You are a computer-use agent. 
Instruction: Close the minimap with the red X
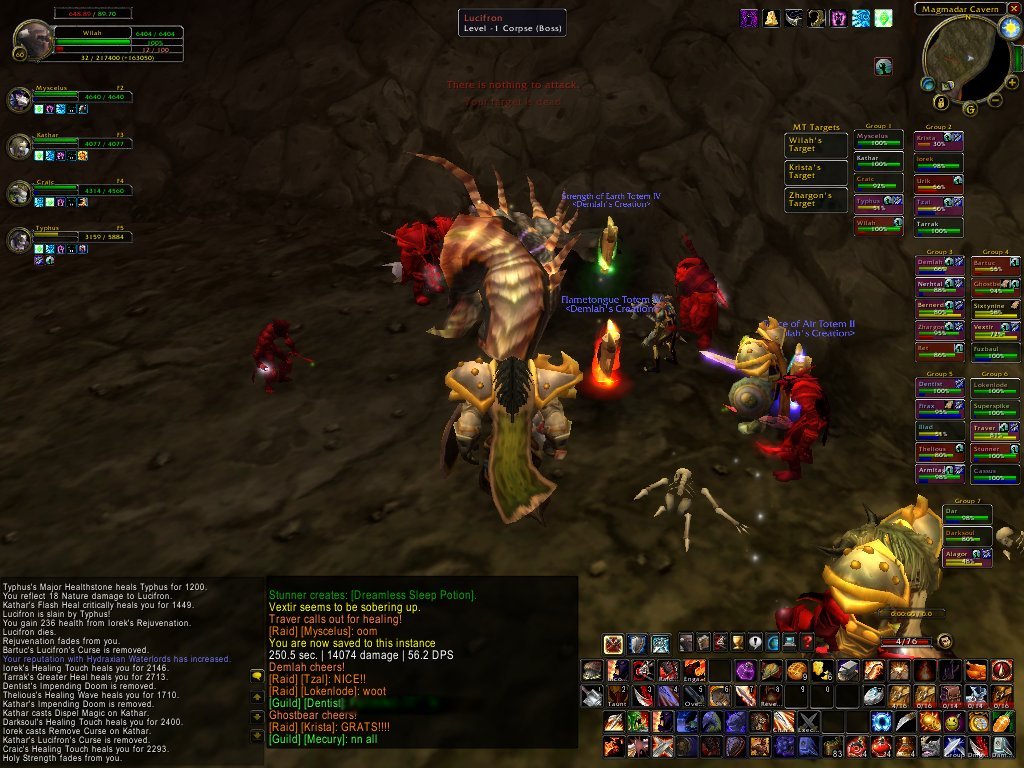click(1014, 8)
